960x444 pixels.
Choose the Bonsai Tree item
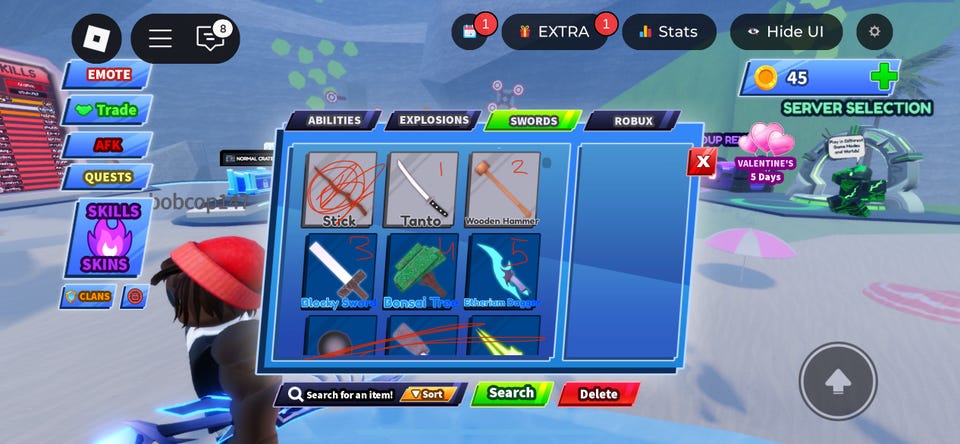pyautogui.click(x=421, y=271)
